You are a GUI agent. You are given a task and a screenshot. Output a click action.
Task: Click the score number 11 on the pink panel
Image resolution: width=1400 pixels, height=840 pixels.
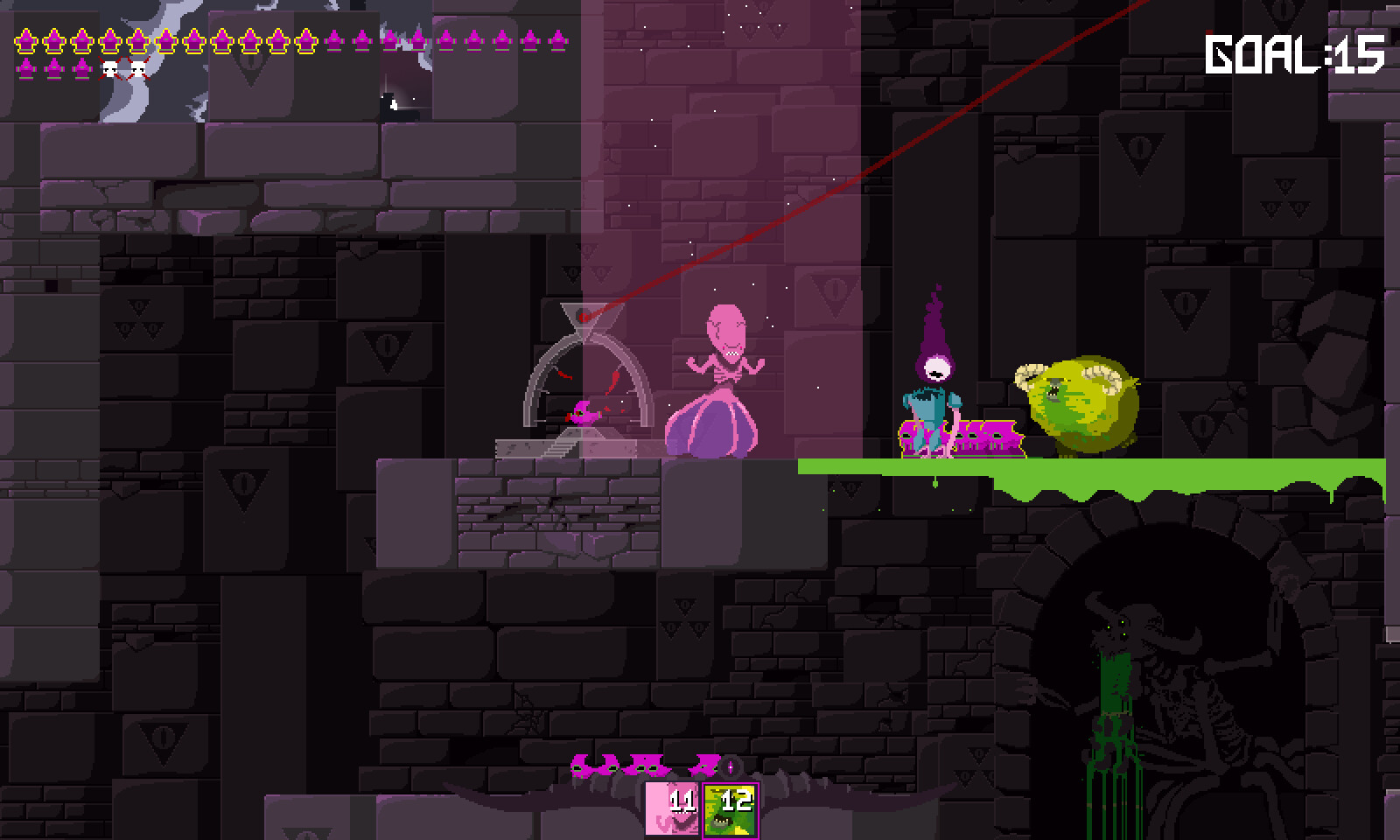683,801
